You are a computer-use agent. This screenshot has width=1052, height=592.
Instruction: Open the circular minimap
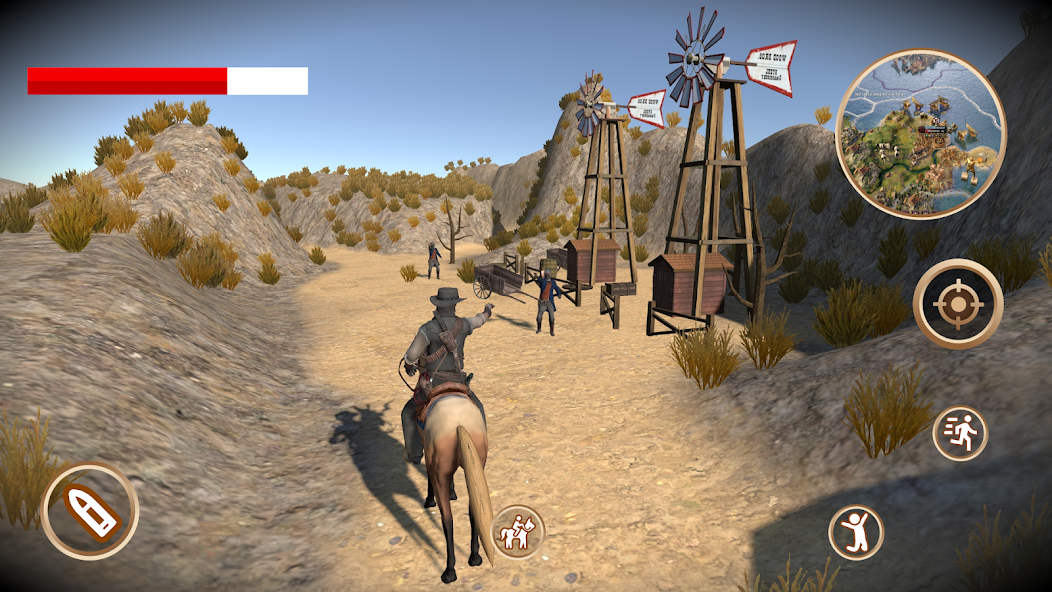(920, 135)
